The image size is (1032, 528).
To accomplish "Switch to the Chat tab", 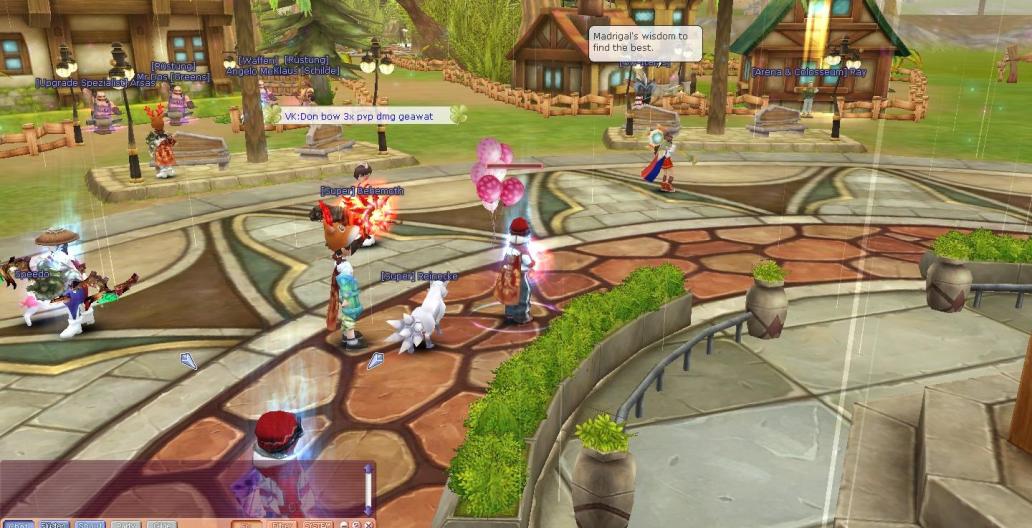I will tap(18, 525).
